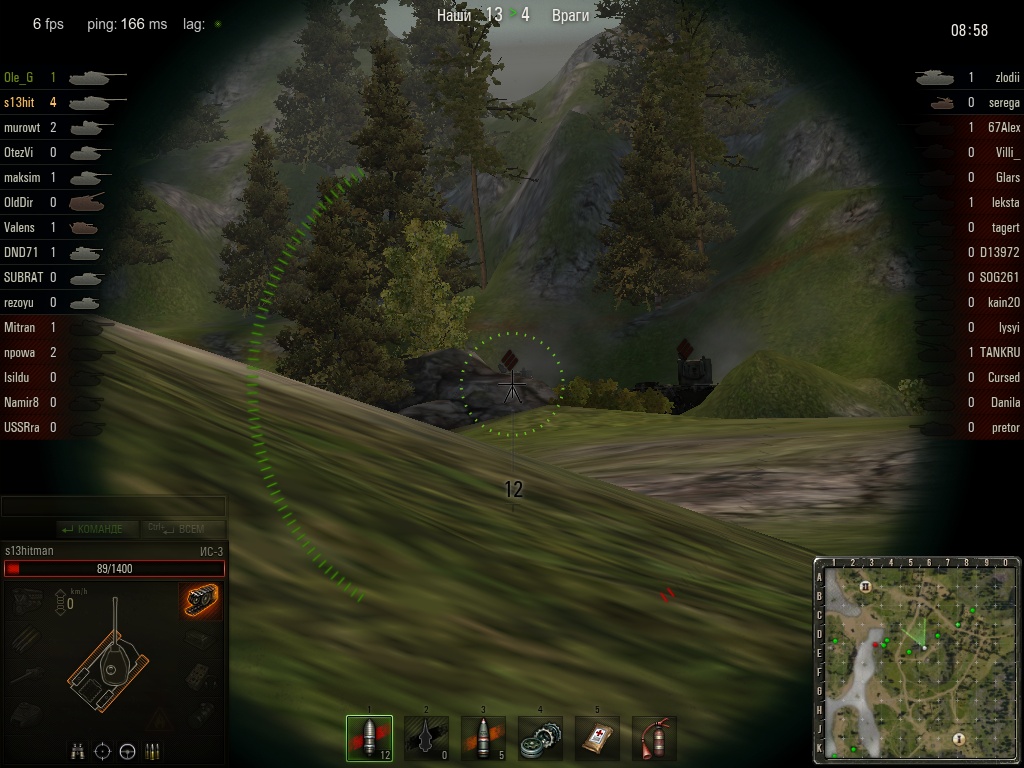Viewport: 1024px width, 768px height.
Task: Select the AP shell in slot 1
Action: [369, 738]
